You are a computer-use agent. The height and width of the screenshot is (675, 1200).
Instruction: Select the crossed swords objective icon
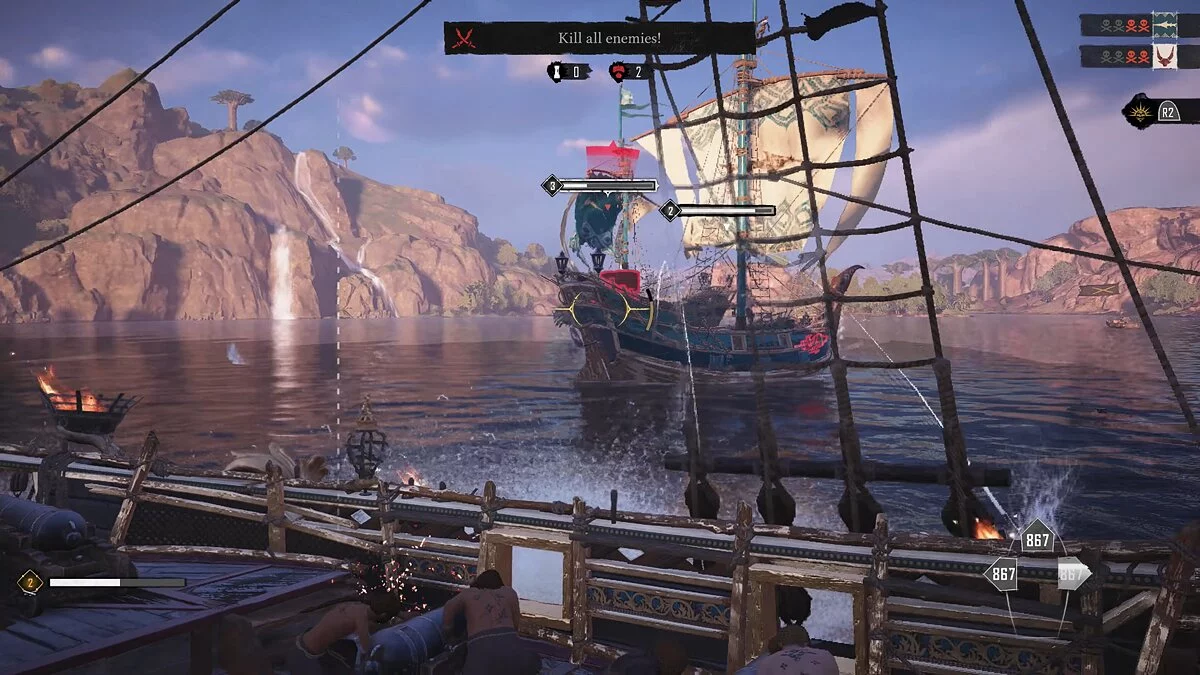click(463, 38)
